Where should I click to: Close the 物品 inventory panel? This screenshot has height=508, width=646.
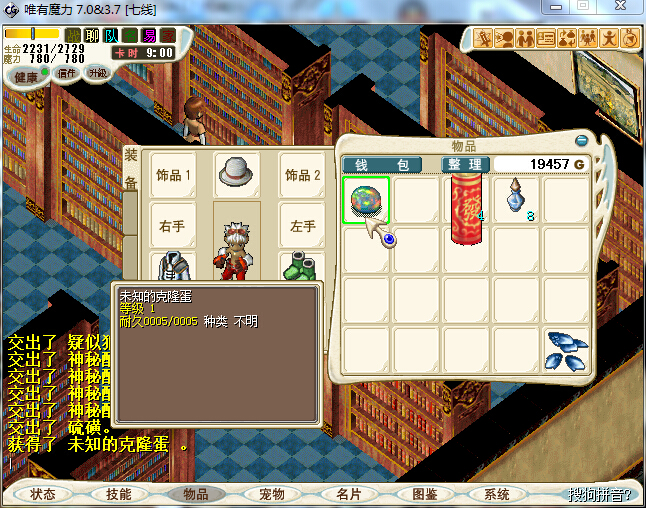(x=582, y=141)
